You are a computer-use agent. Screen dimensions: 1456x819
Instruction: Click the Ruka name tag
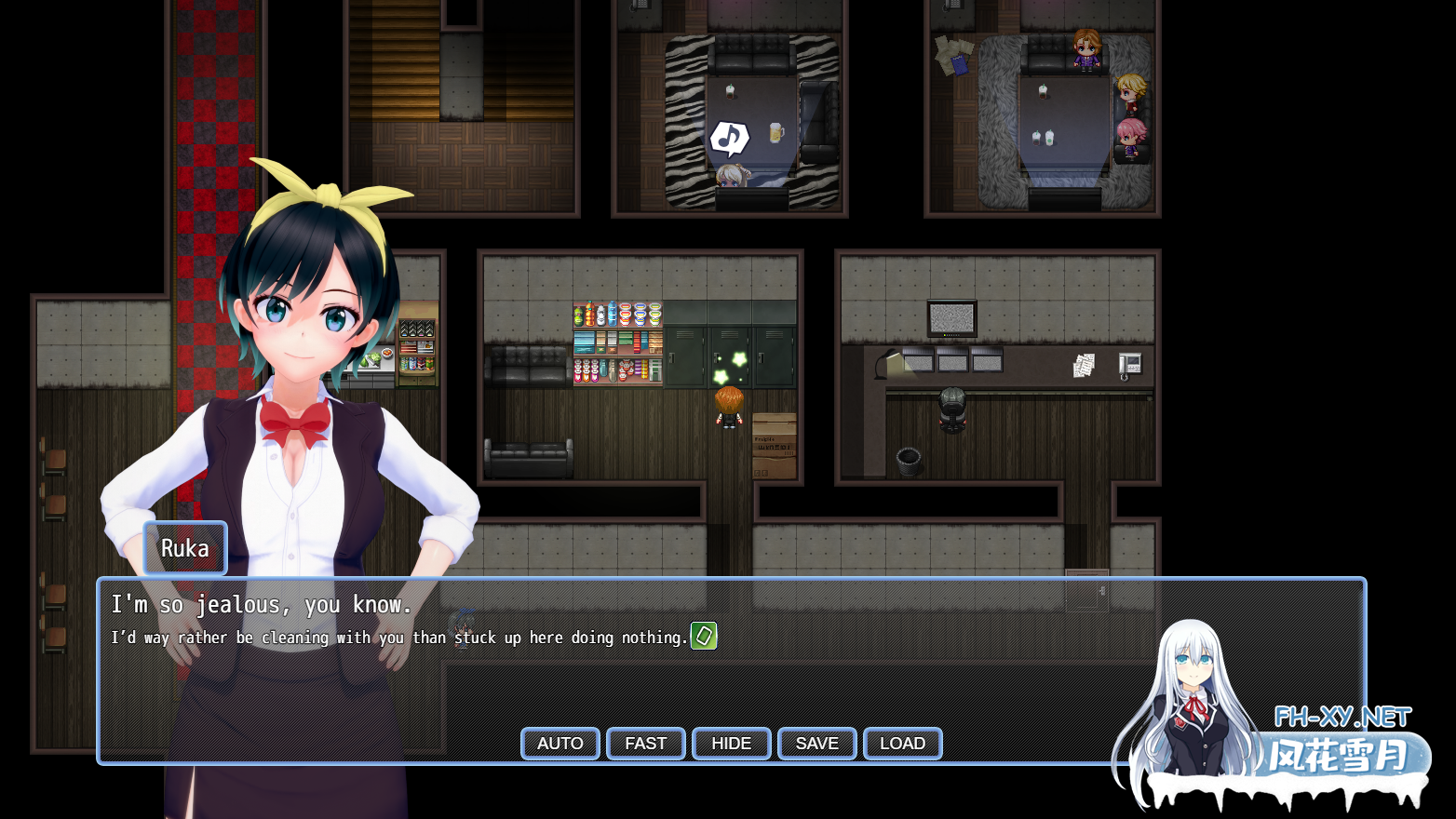pos(184,548)
